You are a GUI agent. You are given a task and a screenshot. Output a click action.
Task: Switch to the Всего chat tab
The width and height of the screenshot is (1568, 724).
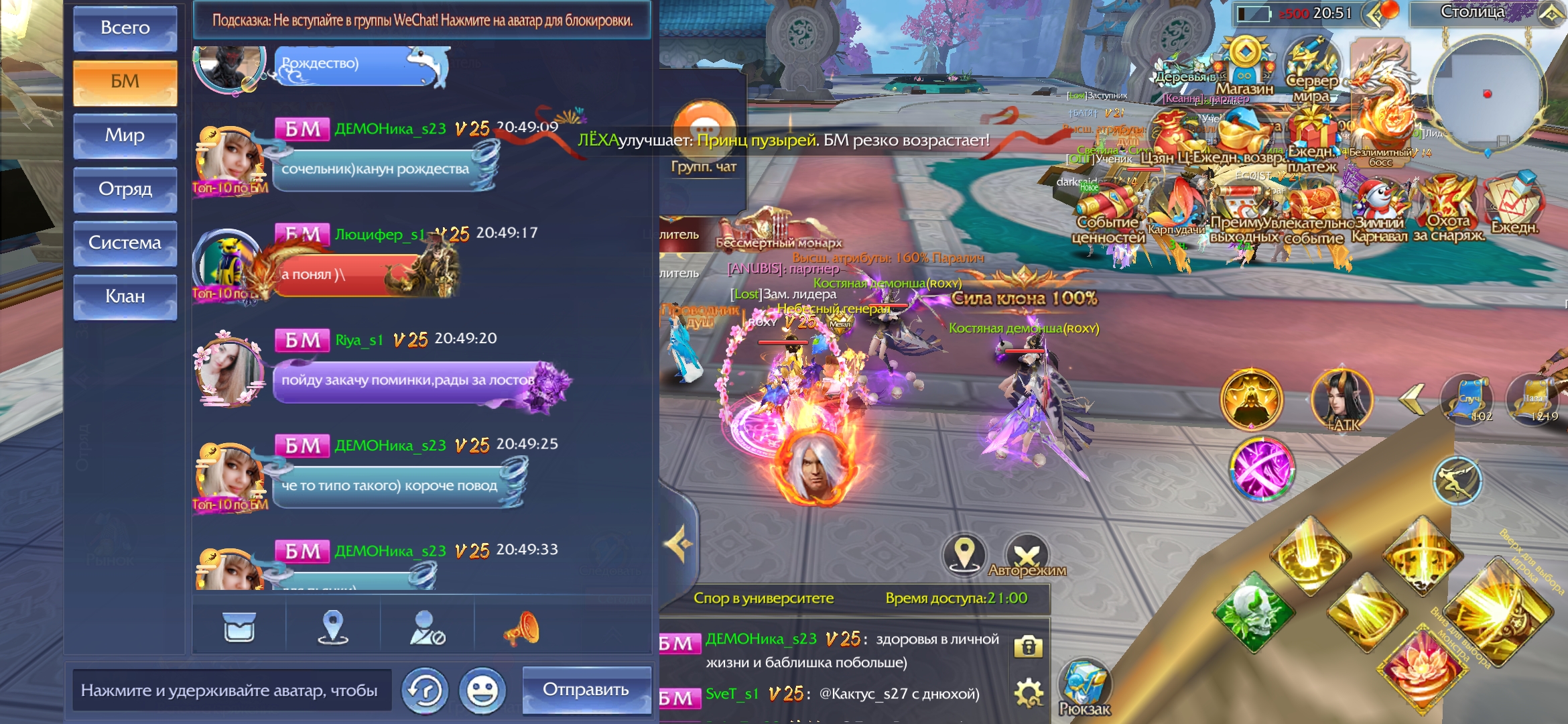coord(125,28)
